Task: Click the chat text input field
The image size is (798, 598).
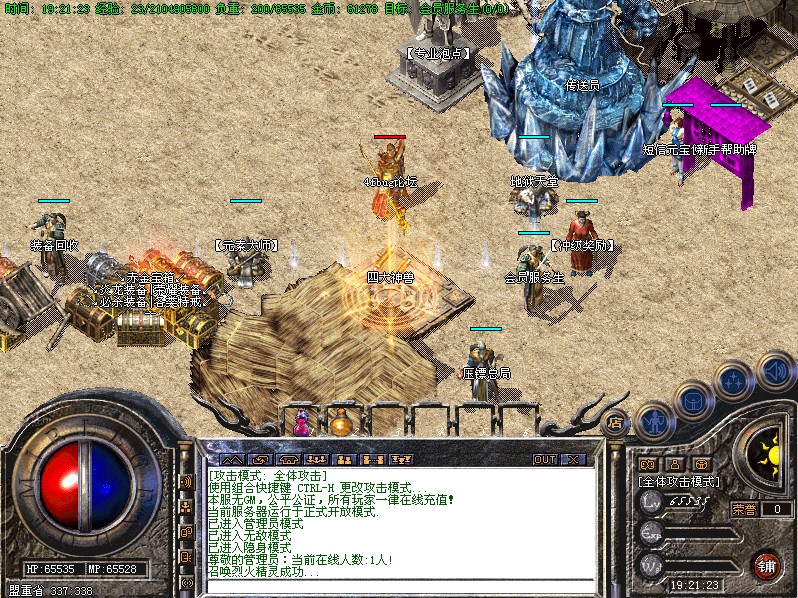Action: point(400,585)
